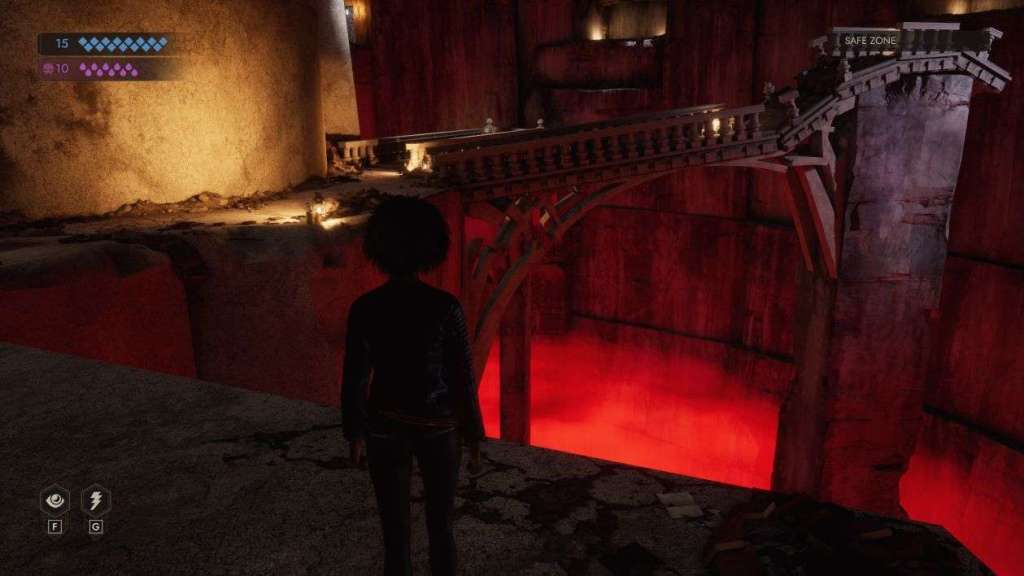The width and height of the screenshot is (1024, 576).
Task: Activate the eye vision ability icon
Action: [x=54, y=500]
